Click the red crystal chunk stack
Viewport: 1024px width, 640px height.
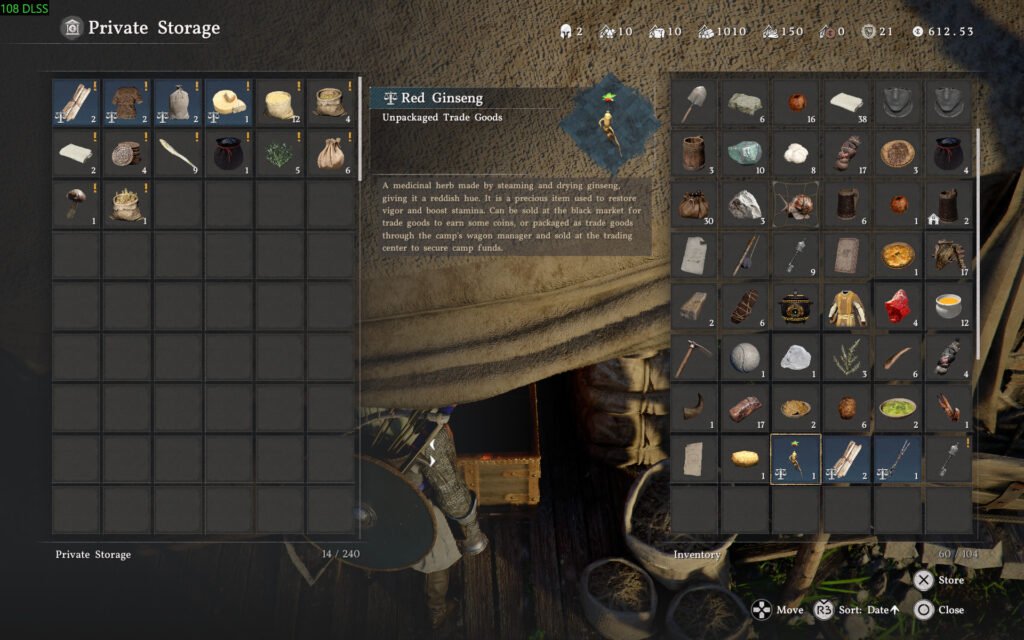point(898,306)
